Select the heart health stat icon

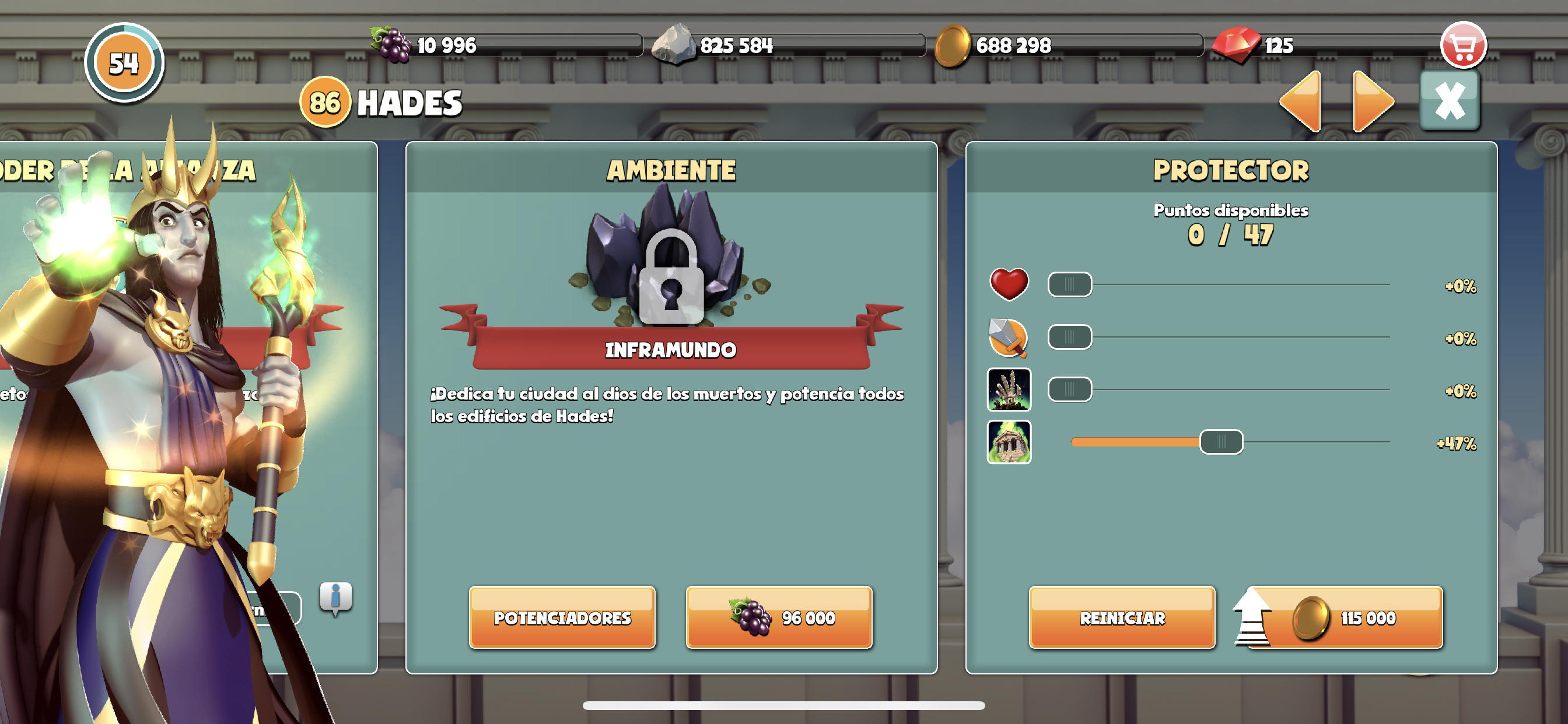tap(1010, 283)
